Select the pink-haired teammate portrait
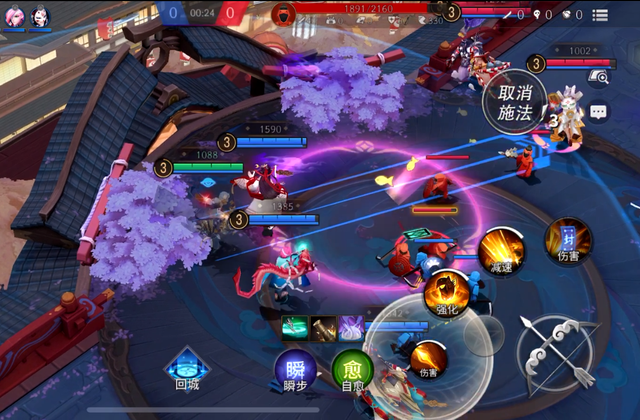Viewport: 640px width, 420px height. coord(14,17)
